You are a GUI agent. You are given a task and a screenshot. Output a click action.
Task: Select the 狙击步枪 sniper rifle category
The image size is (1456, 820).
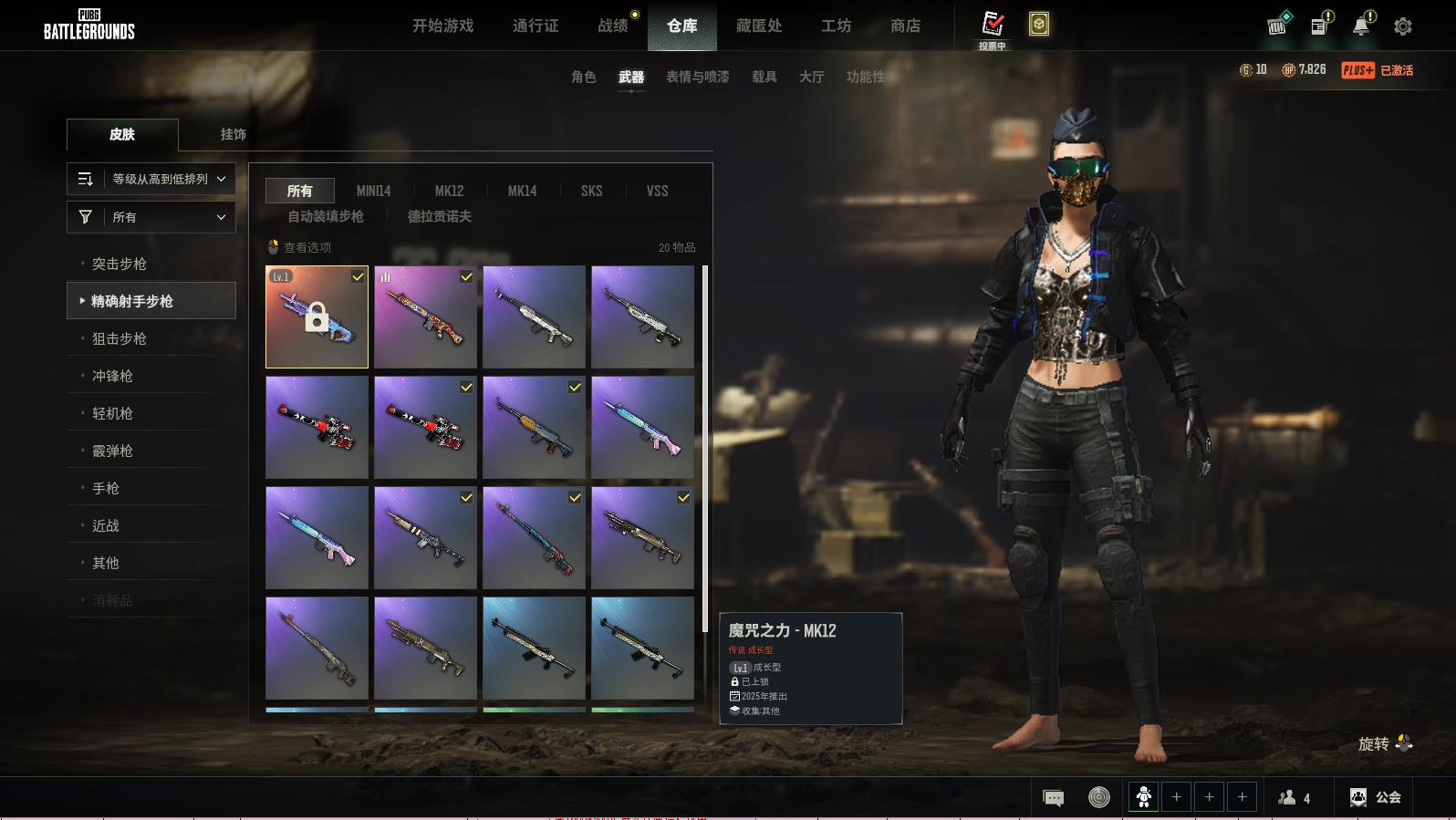pos(120,338)
